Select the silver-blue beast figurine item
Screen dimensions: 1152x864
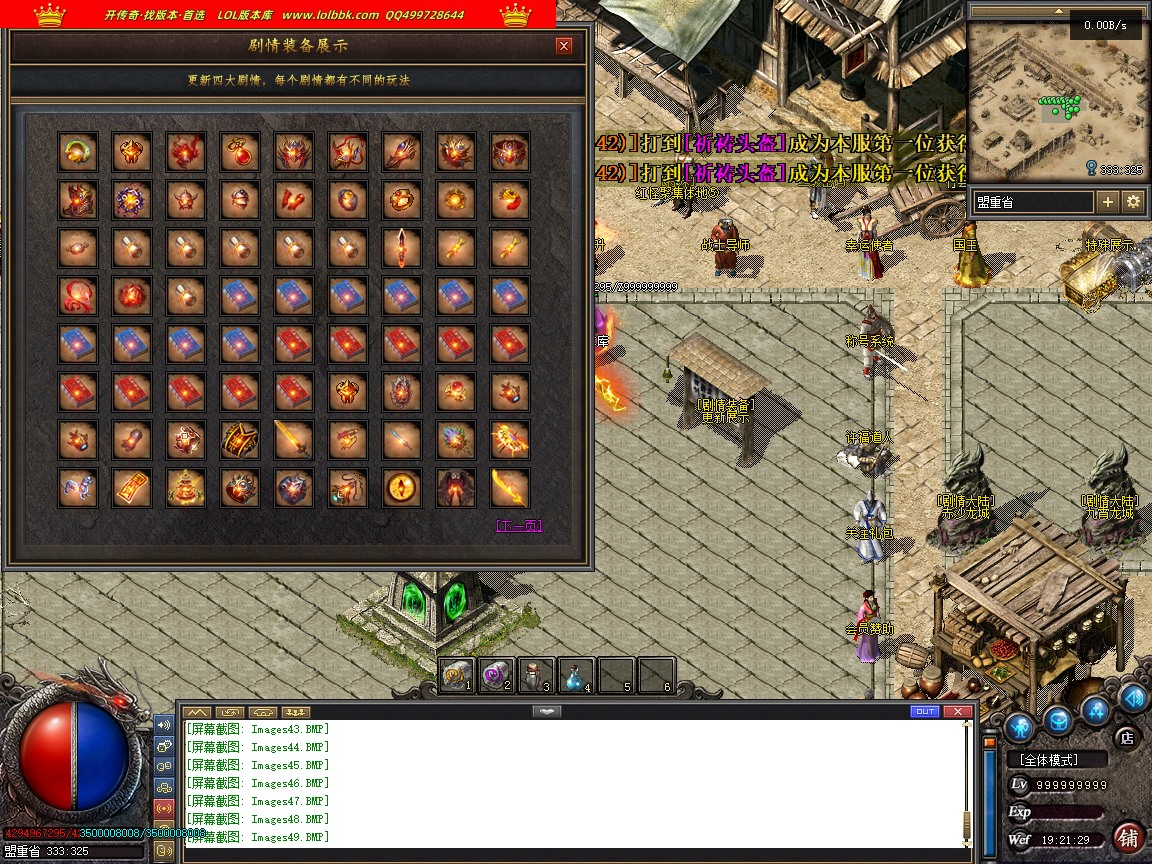(x=78, y=488)
